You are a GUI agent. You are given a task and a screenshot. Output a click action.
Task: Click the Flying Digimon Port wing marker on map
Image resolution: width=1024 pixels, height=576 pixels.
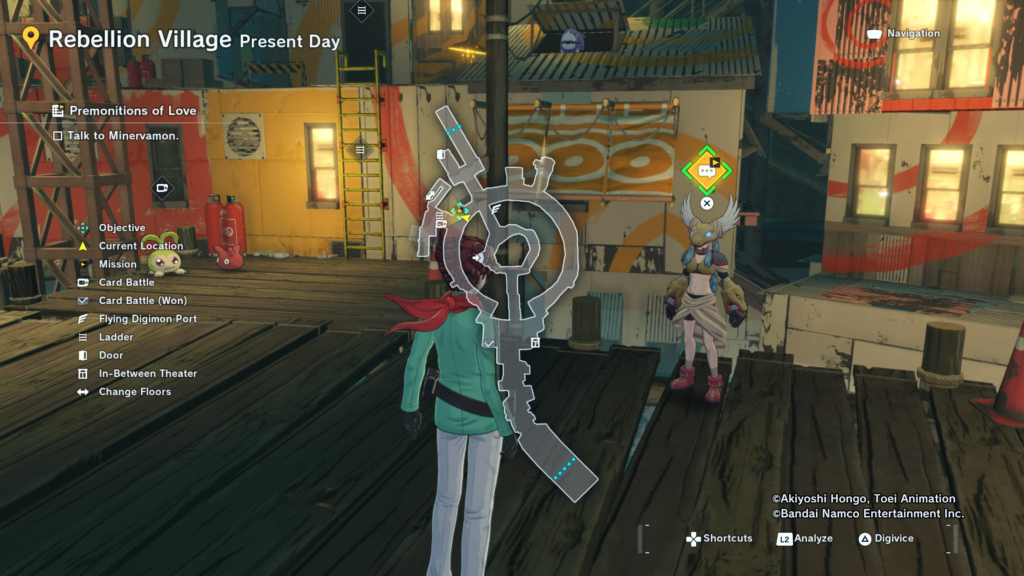[497, 207]
